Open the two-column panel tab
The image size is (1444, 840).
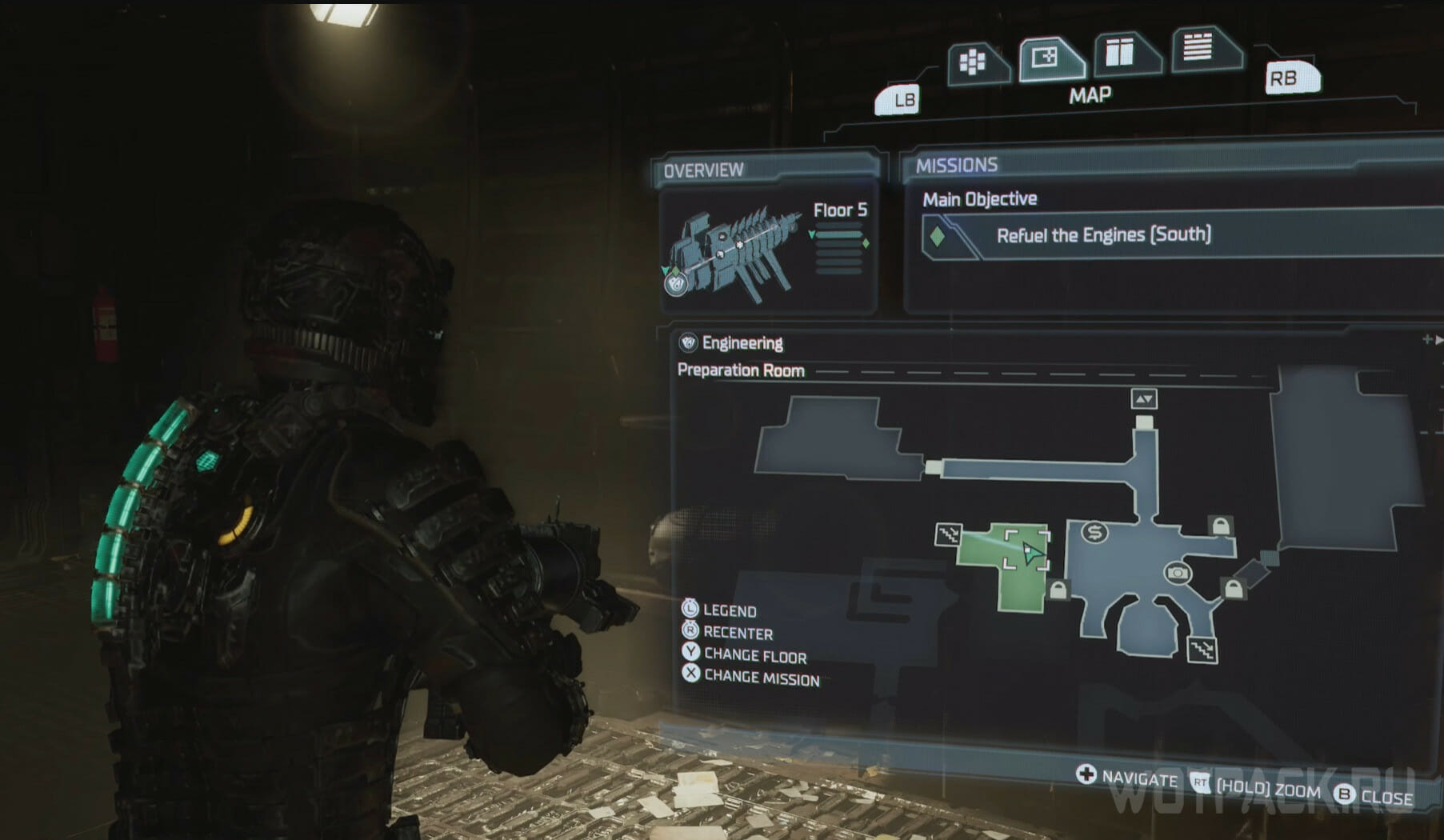(x=1122, y=53)
